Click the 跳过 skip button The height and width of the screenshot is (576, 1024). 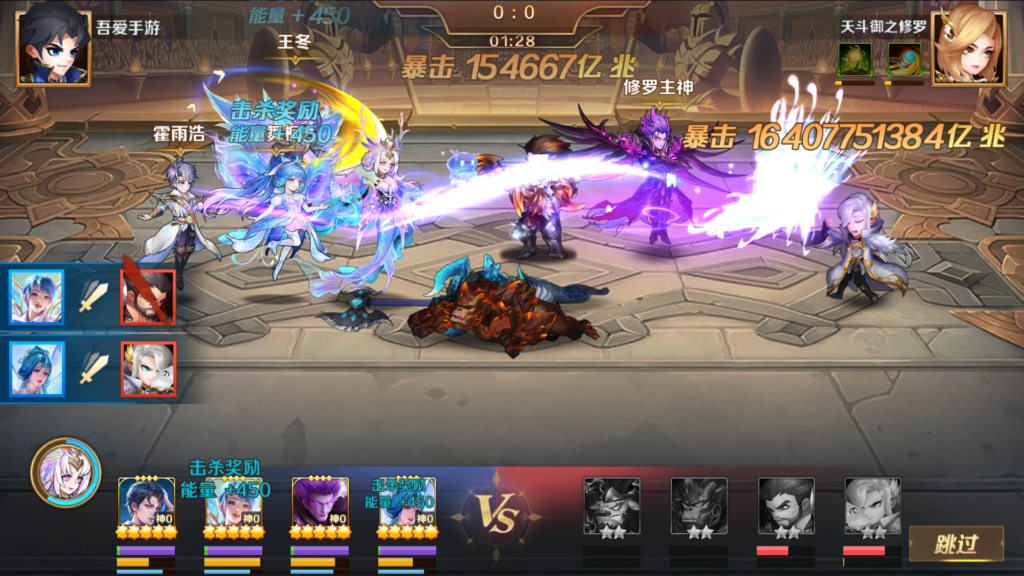click(955, 545)
